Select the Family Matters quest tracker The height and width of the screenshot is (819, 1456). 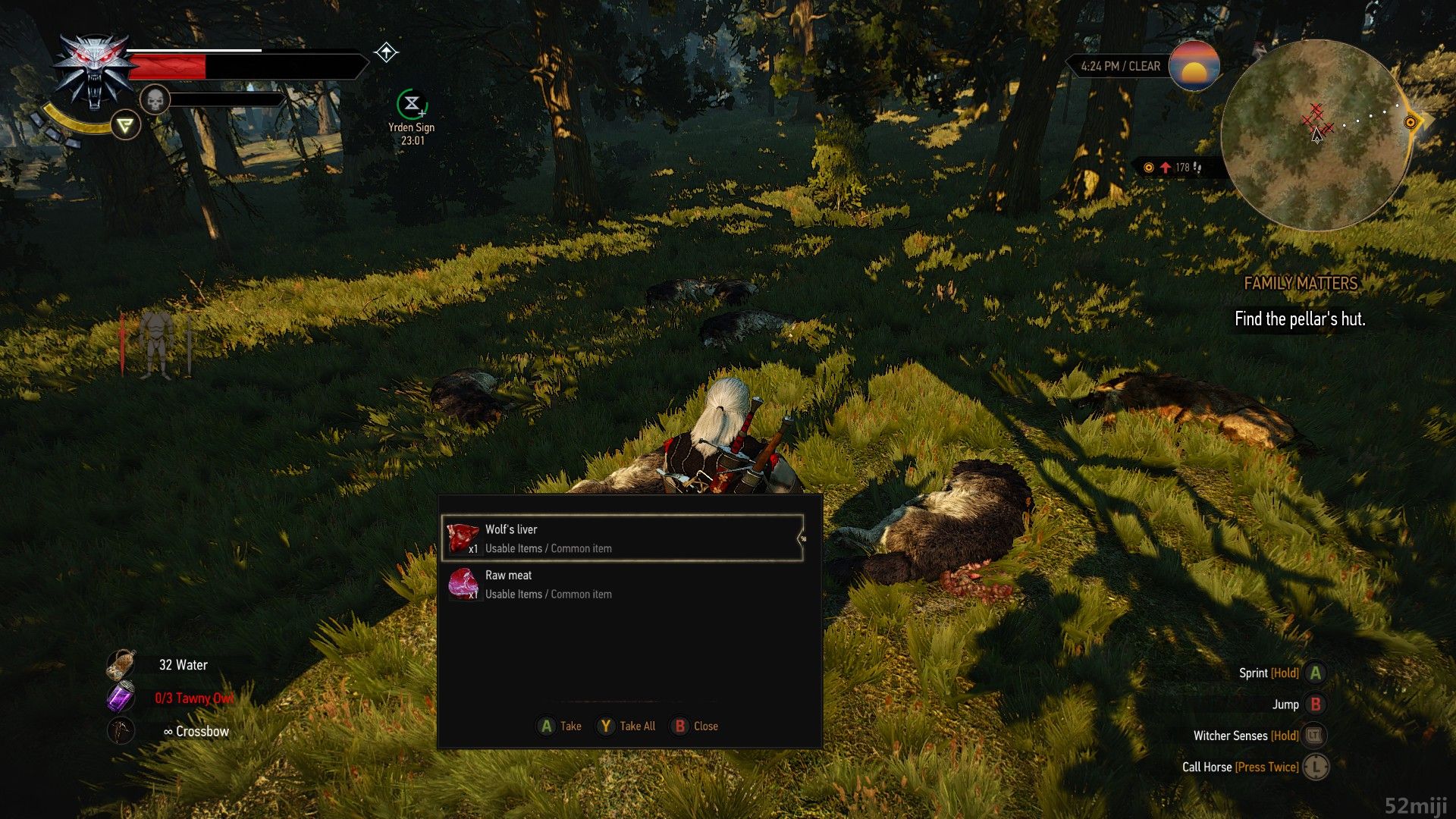coord(1300,284)
